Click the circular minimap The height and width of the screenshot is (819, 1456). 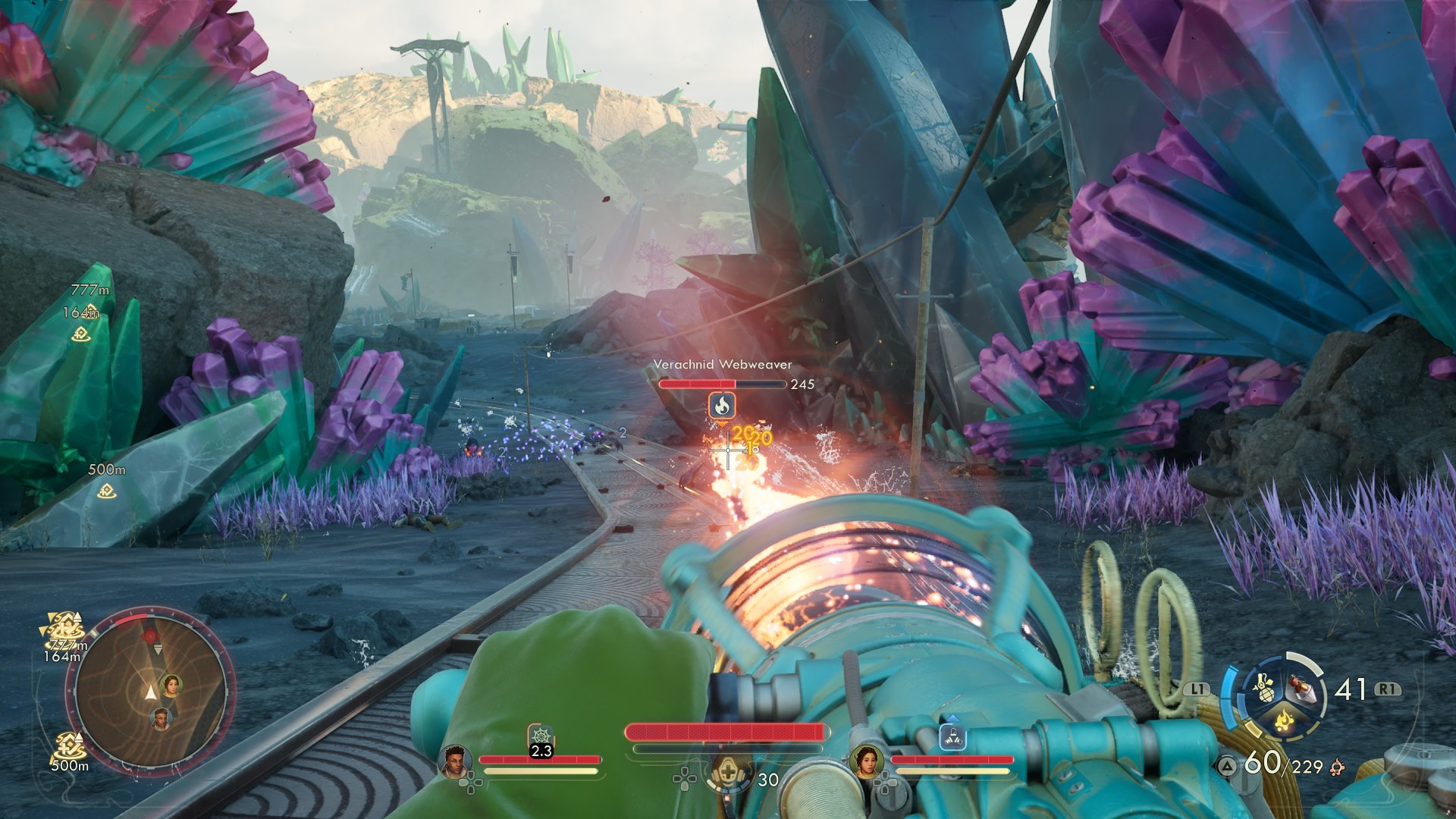click(150, 691)
